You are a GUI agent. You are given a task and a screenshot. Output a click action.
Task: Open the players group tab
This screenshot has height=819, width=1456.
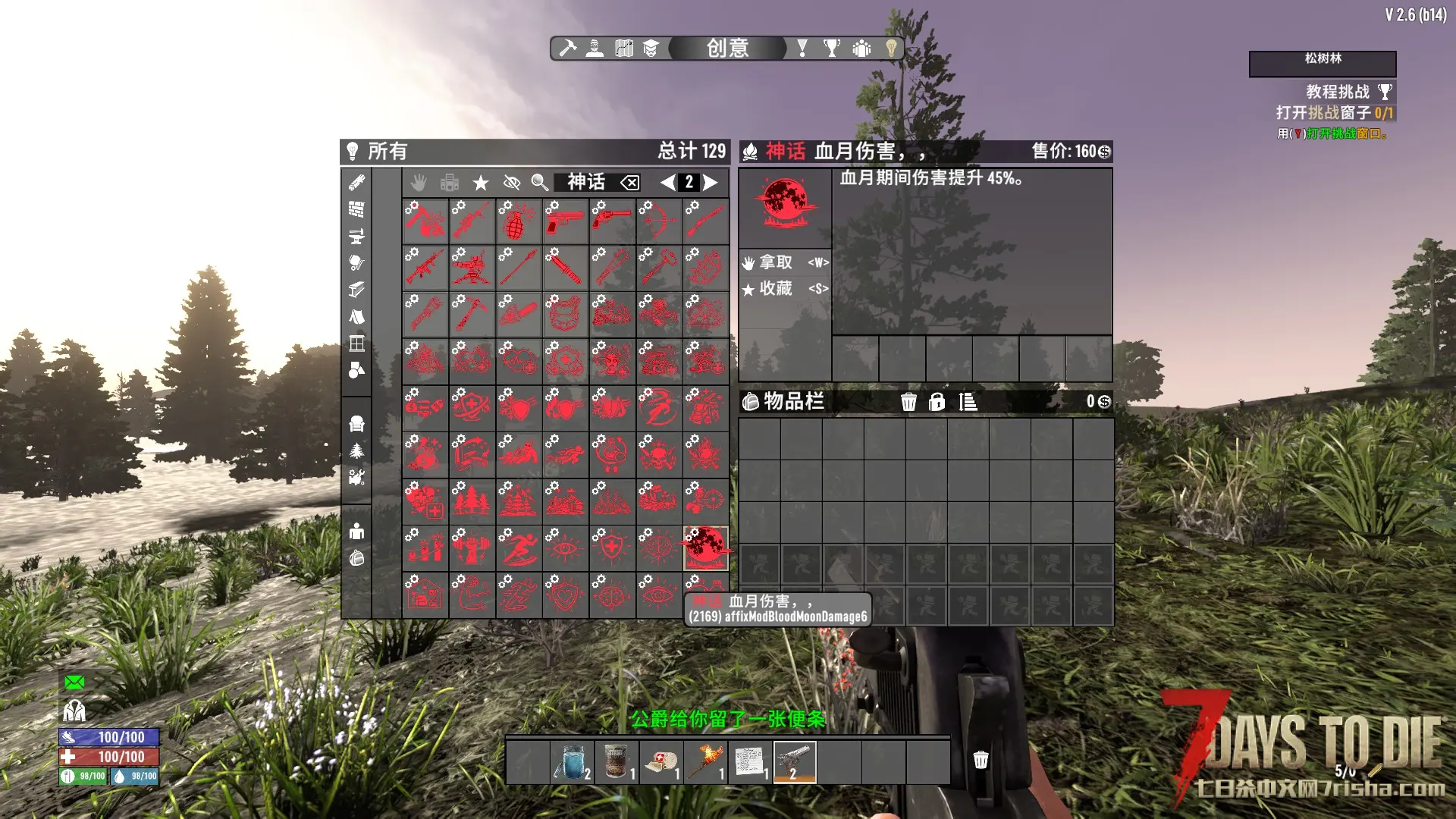point(861,49)
